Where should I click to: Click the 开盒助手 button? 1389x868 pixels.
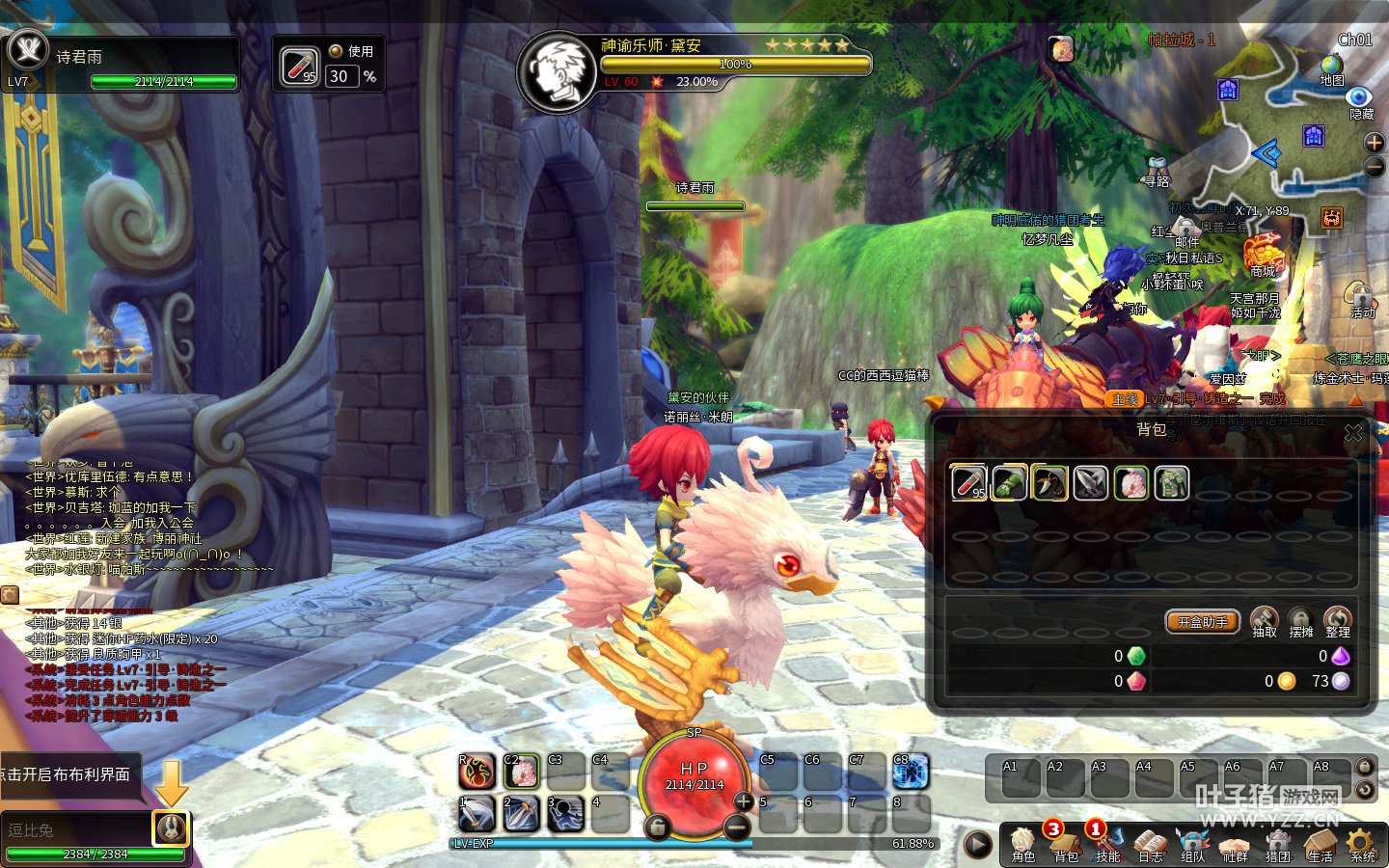(x=1202, y=622)
